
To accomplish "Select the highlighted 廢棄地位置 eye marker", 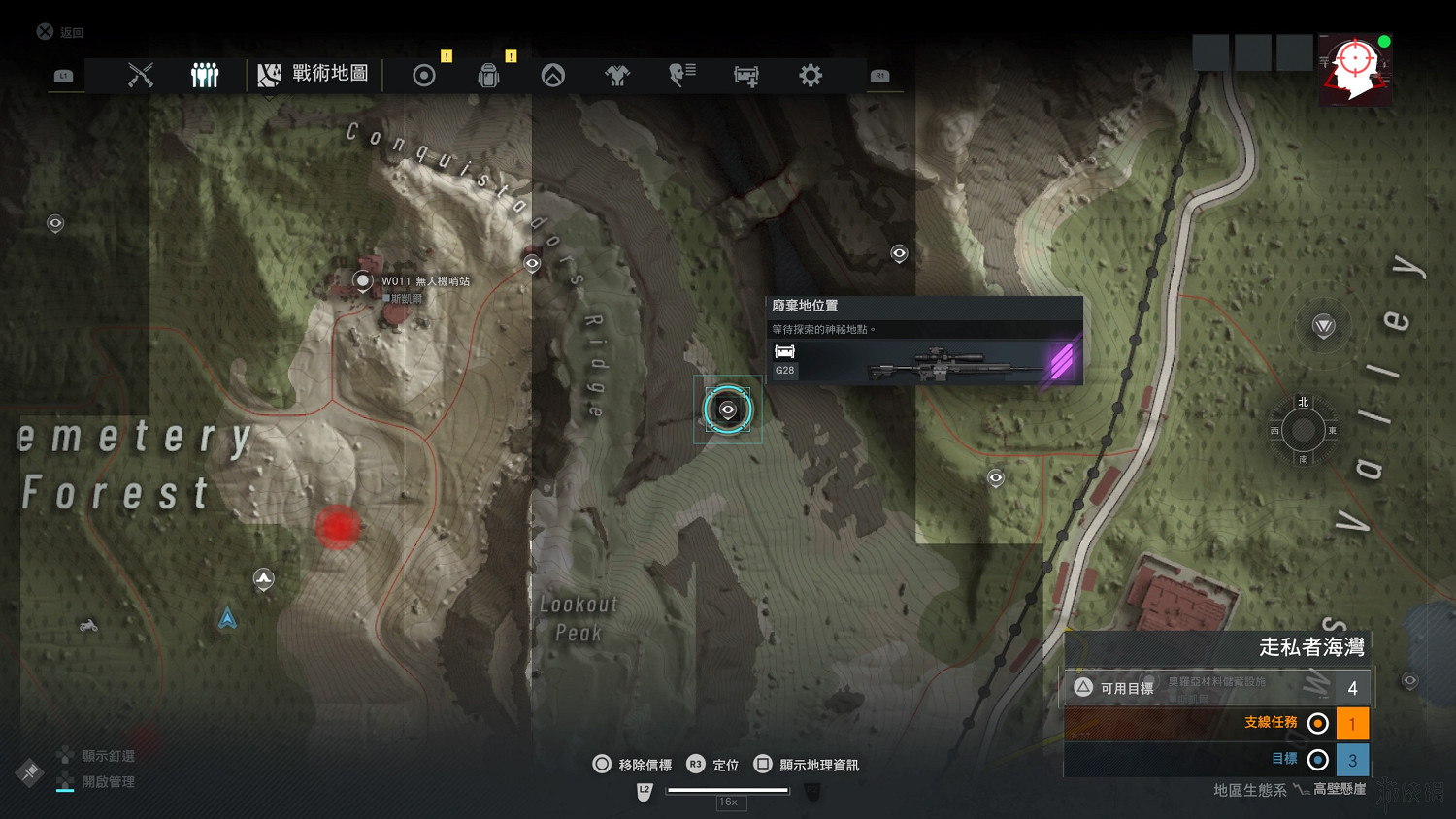I will click(x=728, y=409).
